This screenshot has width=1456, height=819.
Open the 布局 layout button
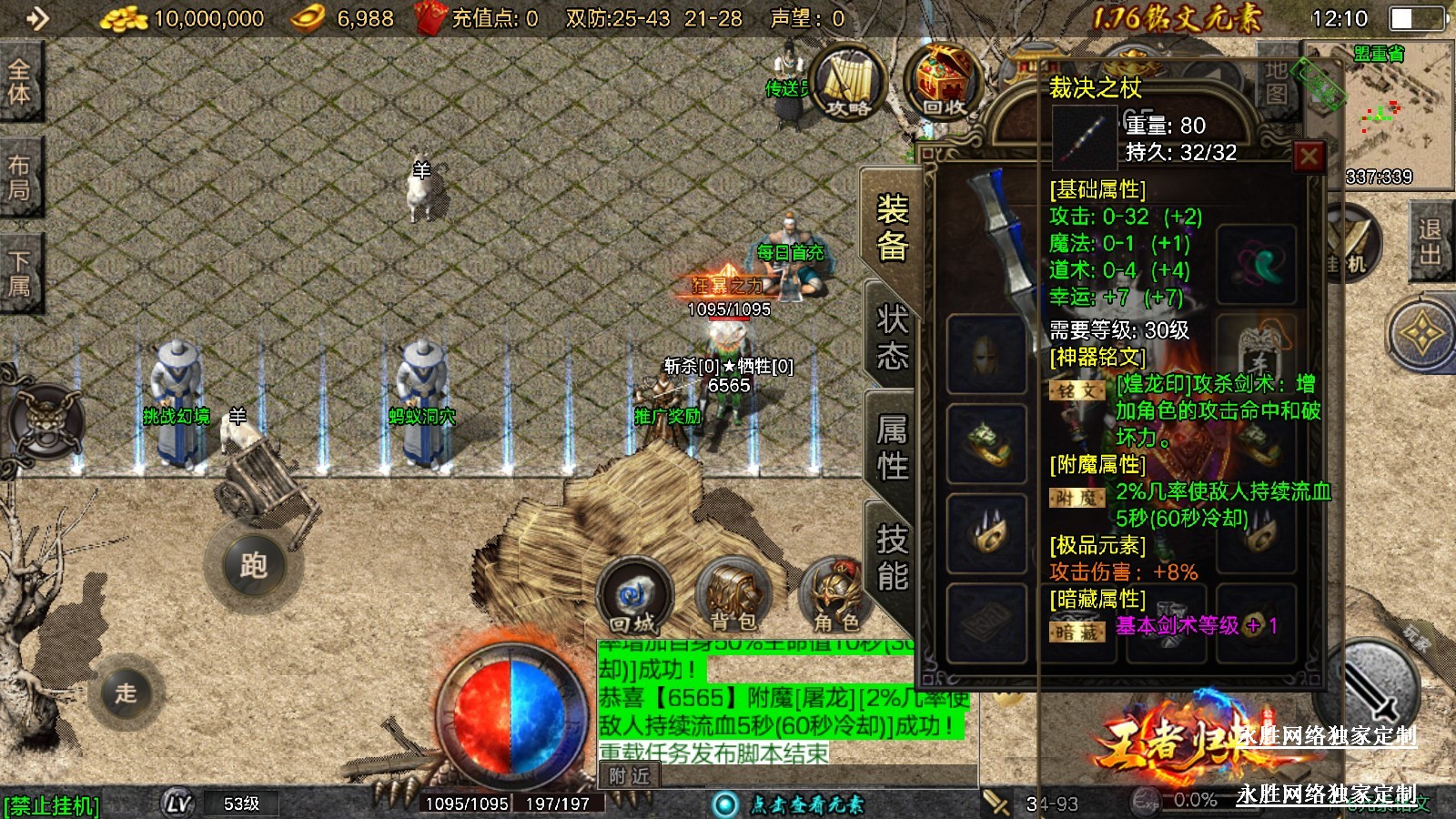19,177
